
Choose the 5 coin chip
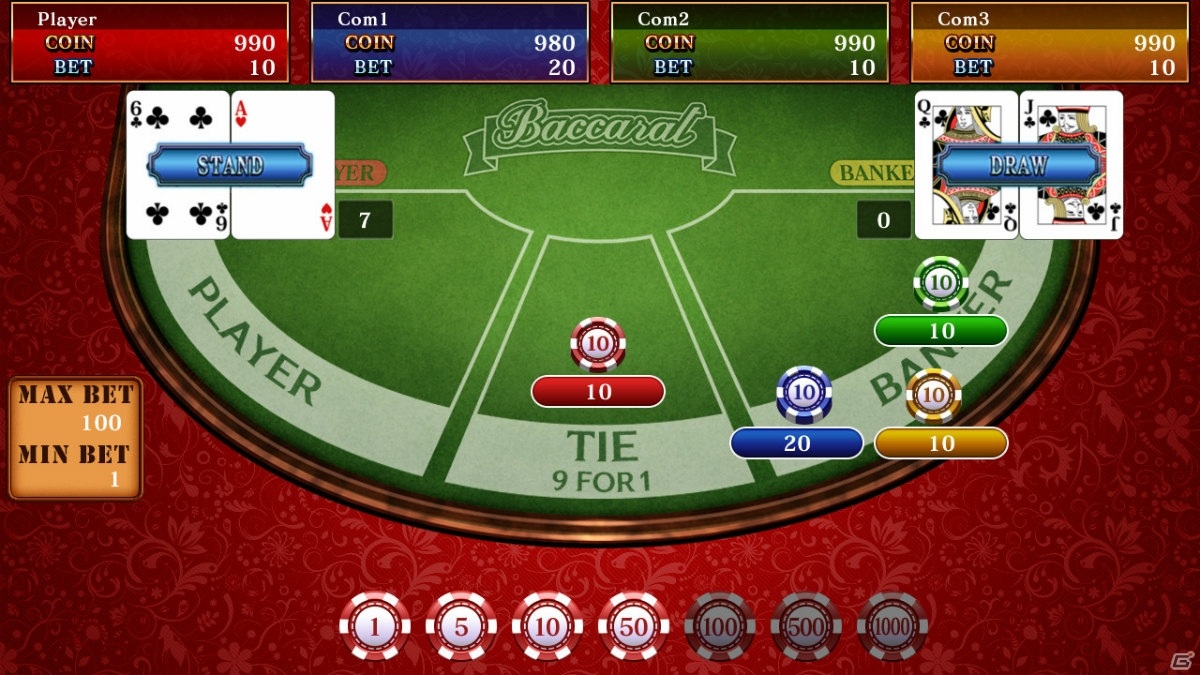461,627
